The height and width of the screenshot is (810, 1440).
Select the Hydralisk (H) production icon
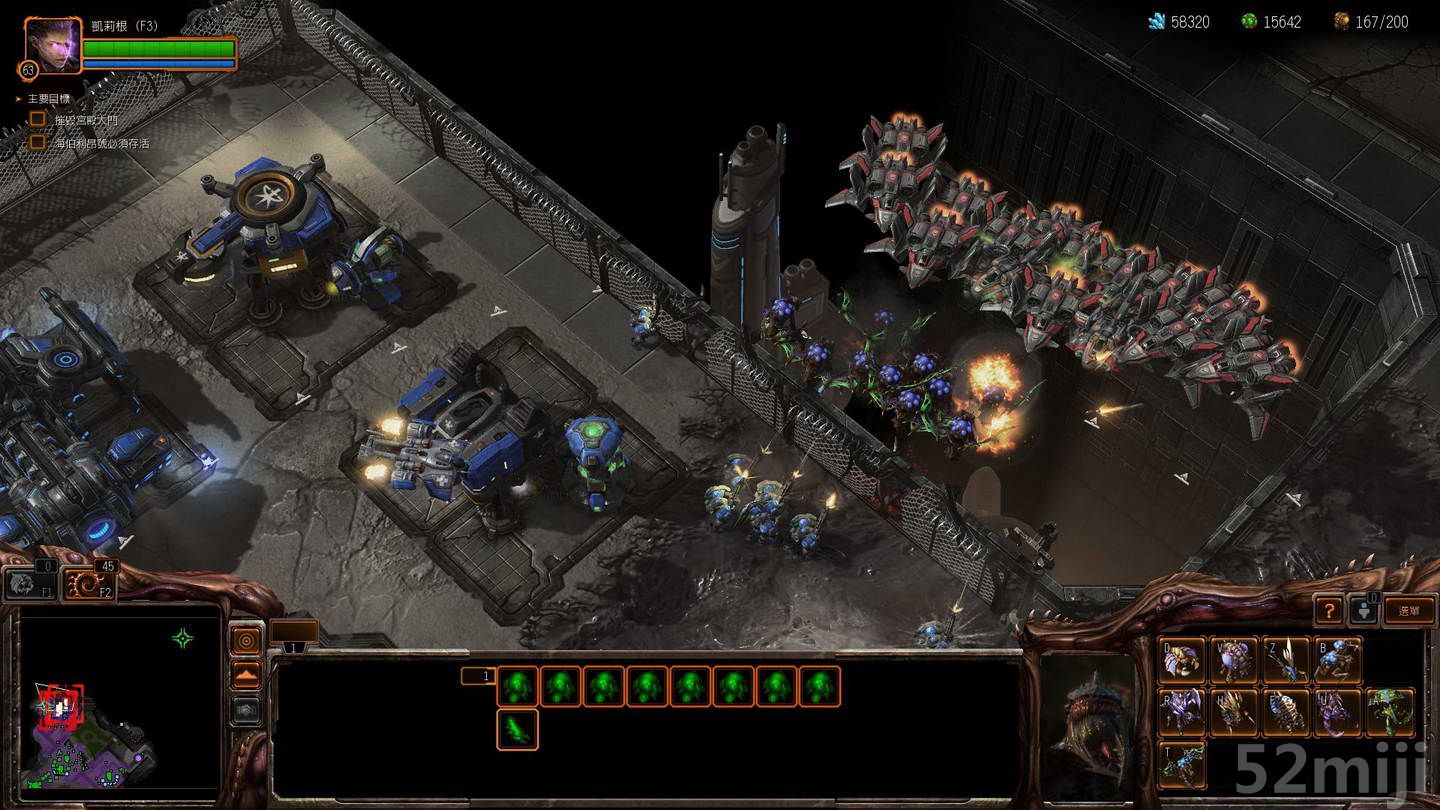click(1233, 714)
